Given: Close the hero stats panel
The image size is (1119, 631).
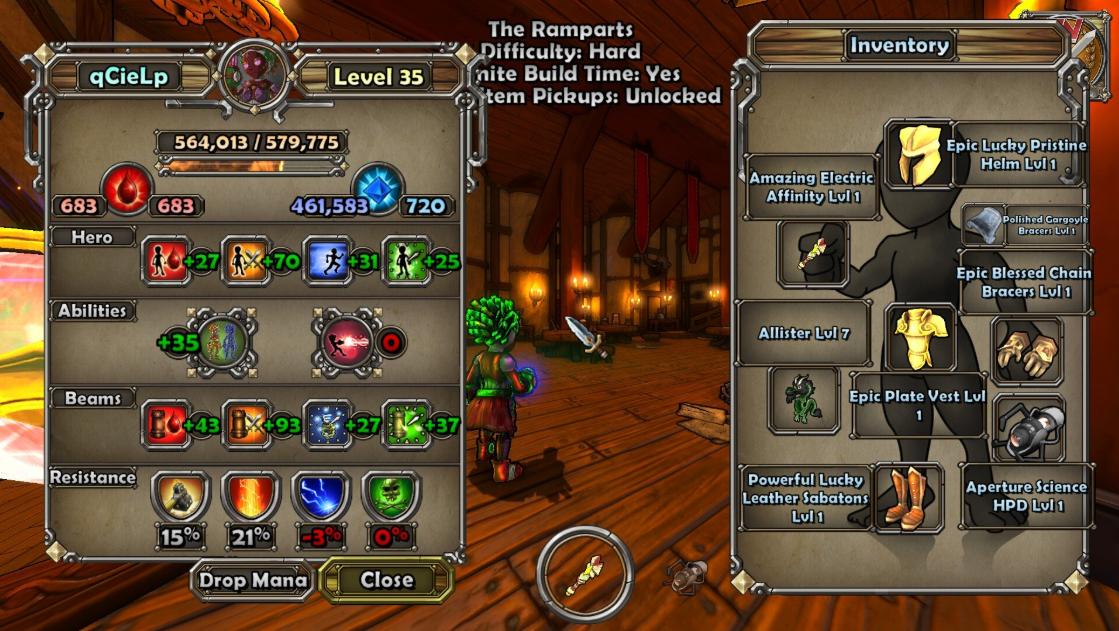Looking at the screenshot, I should click(x=386, y=580).
